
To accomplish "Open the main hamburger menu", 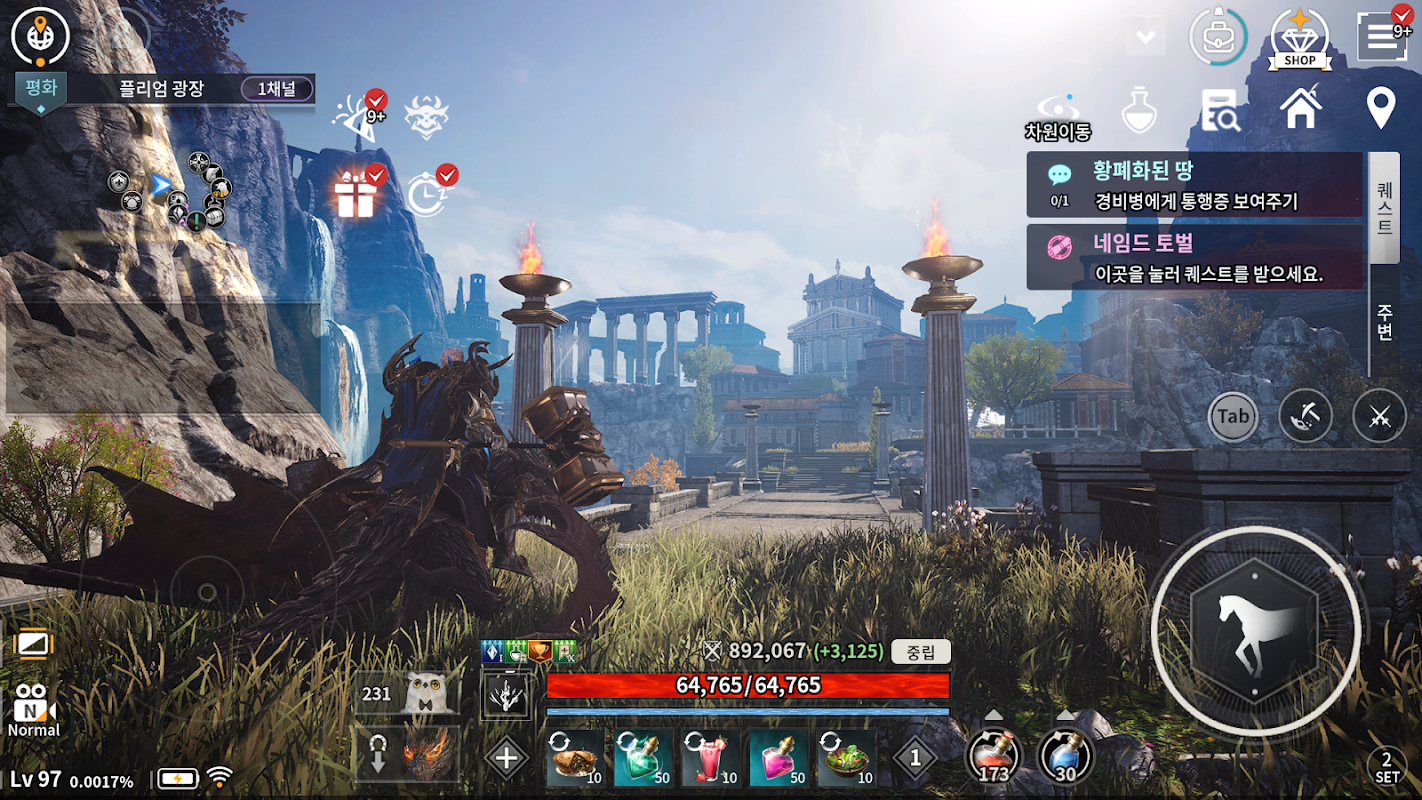I will pos(1381,37).
